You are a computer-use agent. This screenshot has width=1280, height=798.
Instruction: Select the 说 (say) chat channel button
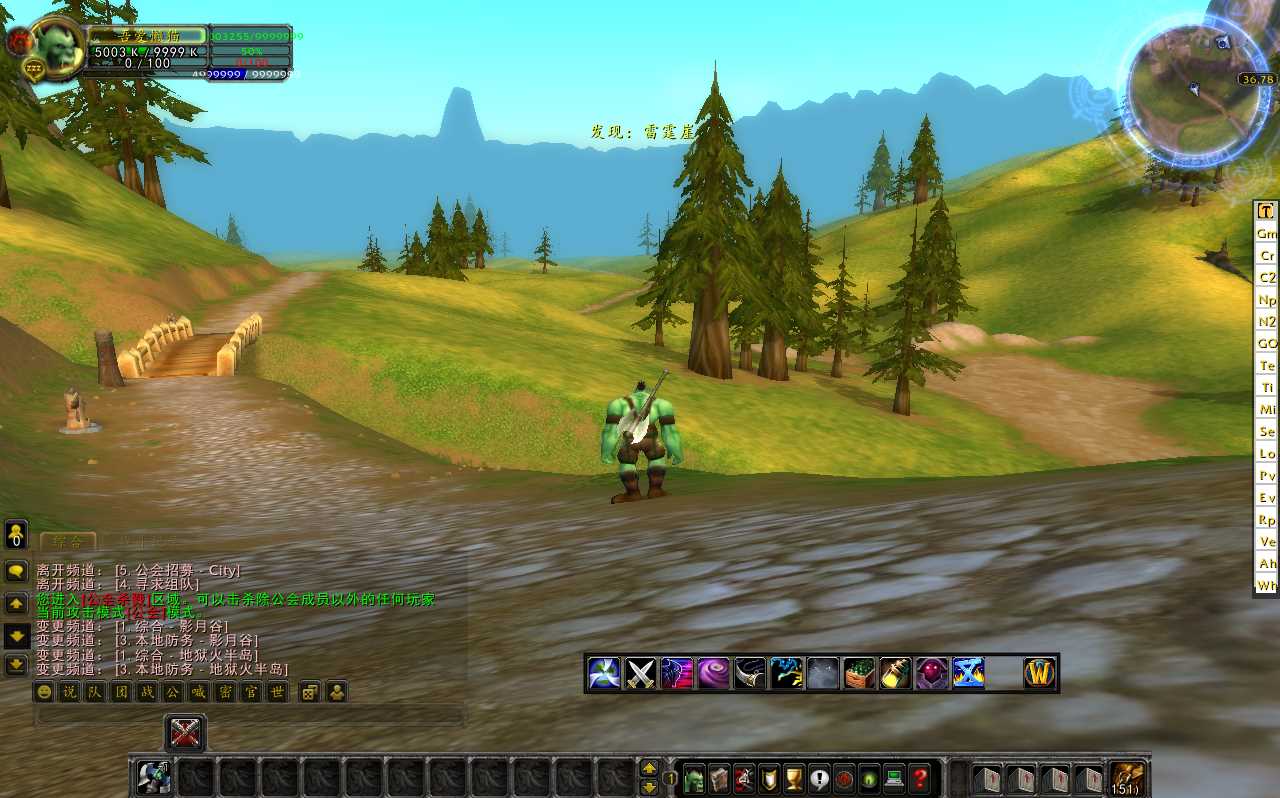click(69, 692)
